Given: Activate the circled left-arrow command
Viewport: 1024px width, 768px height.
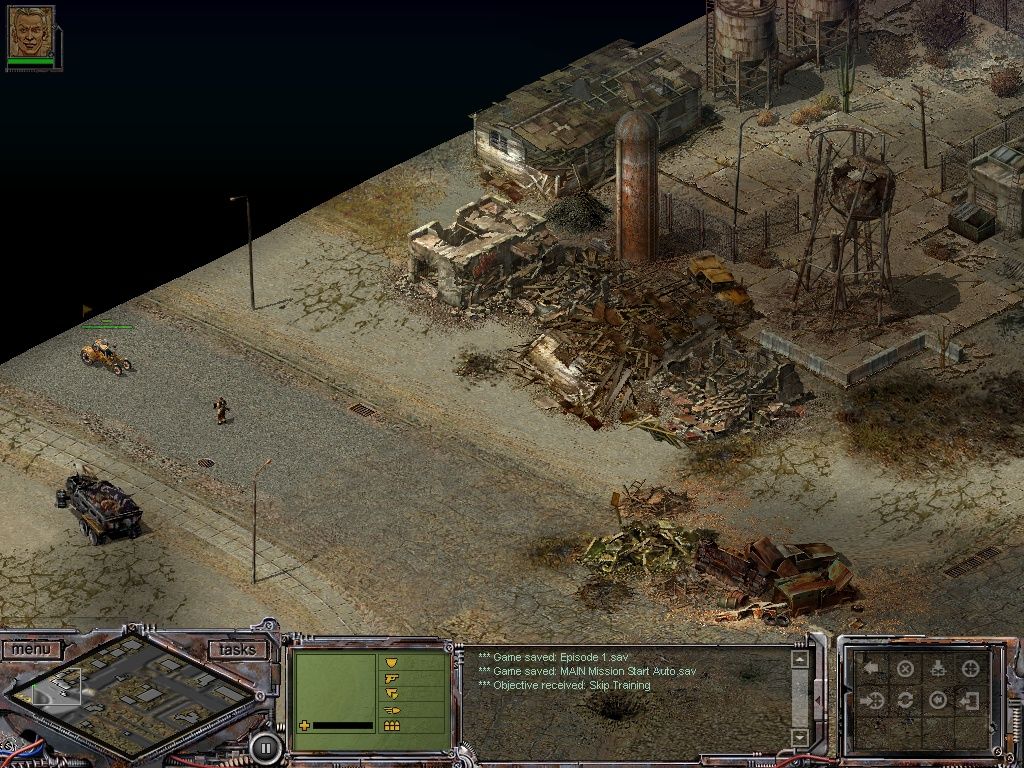Looking at the screenshot, I should point(938,700).
